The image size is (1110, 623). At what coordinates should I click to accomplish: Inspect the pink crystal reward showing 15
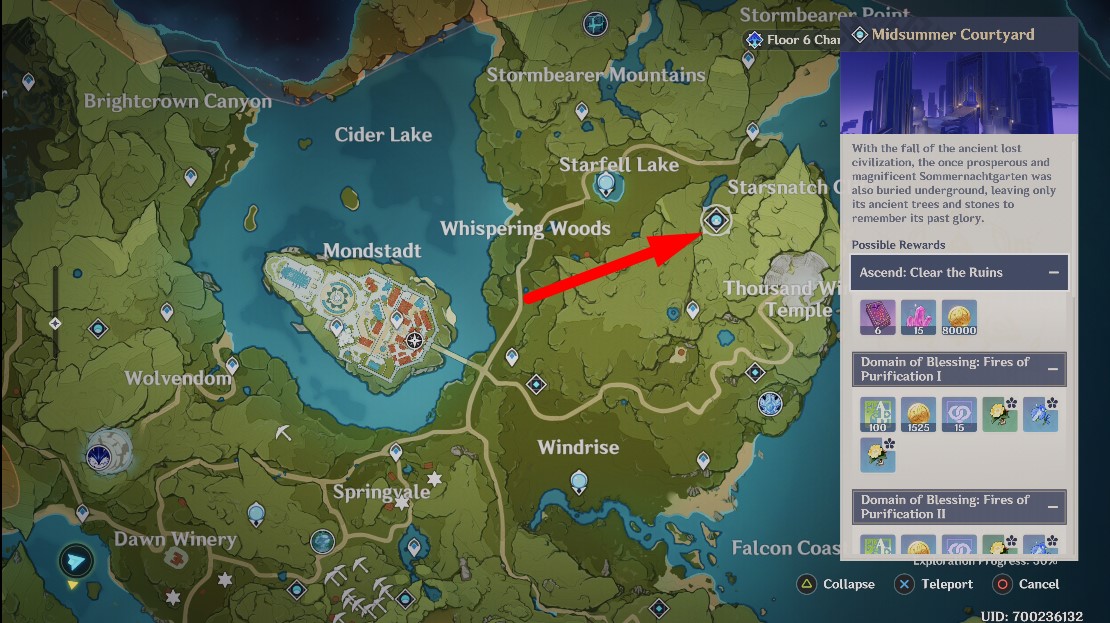pyautogui.click(x=918, y=317)
